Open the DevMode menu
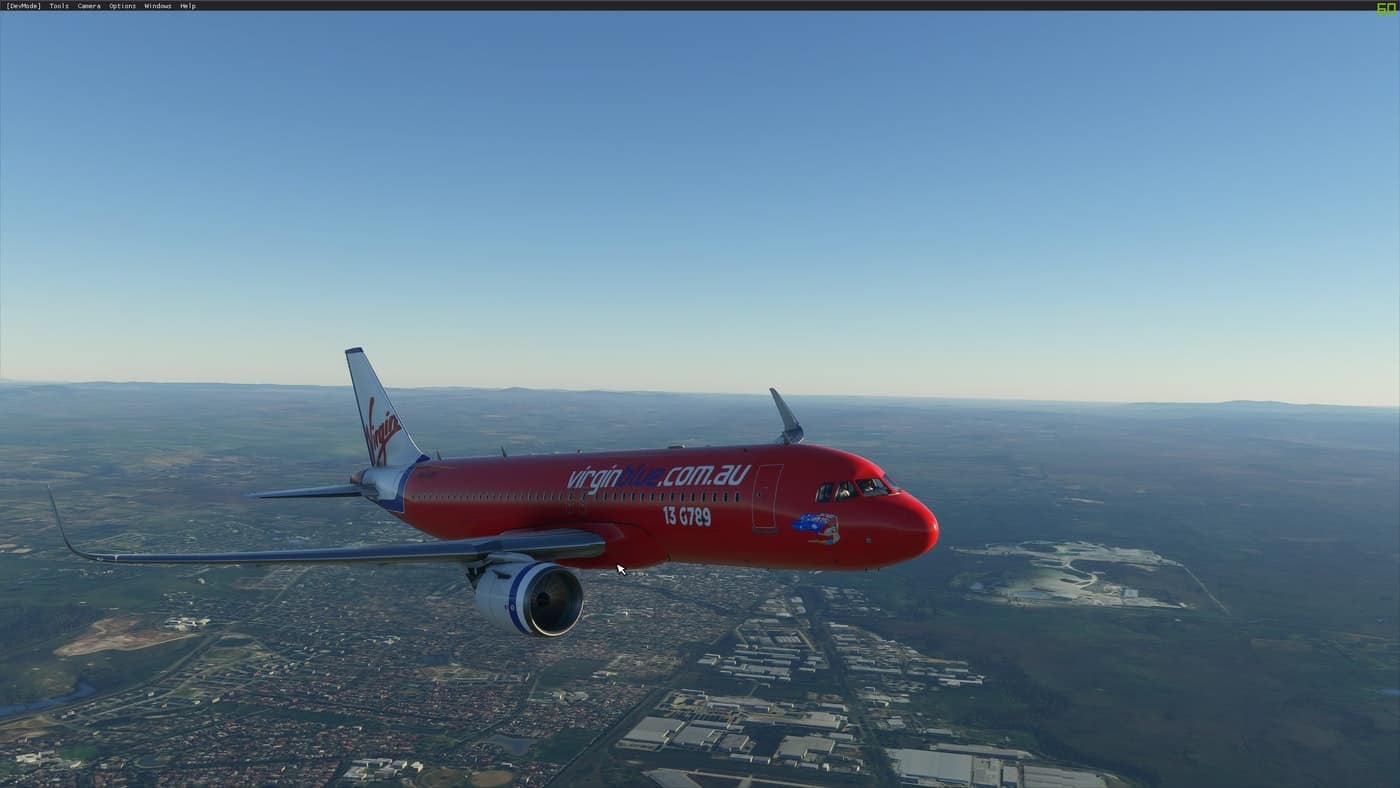This screenshot has height=788, width=1400. point(23,6)
